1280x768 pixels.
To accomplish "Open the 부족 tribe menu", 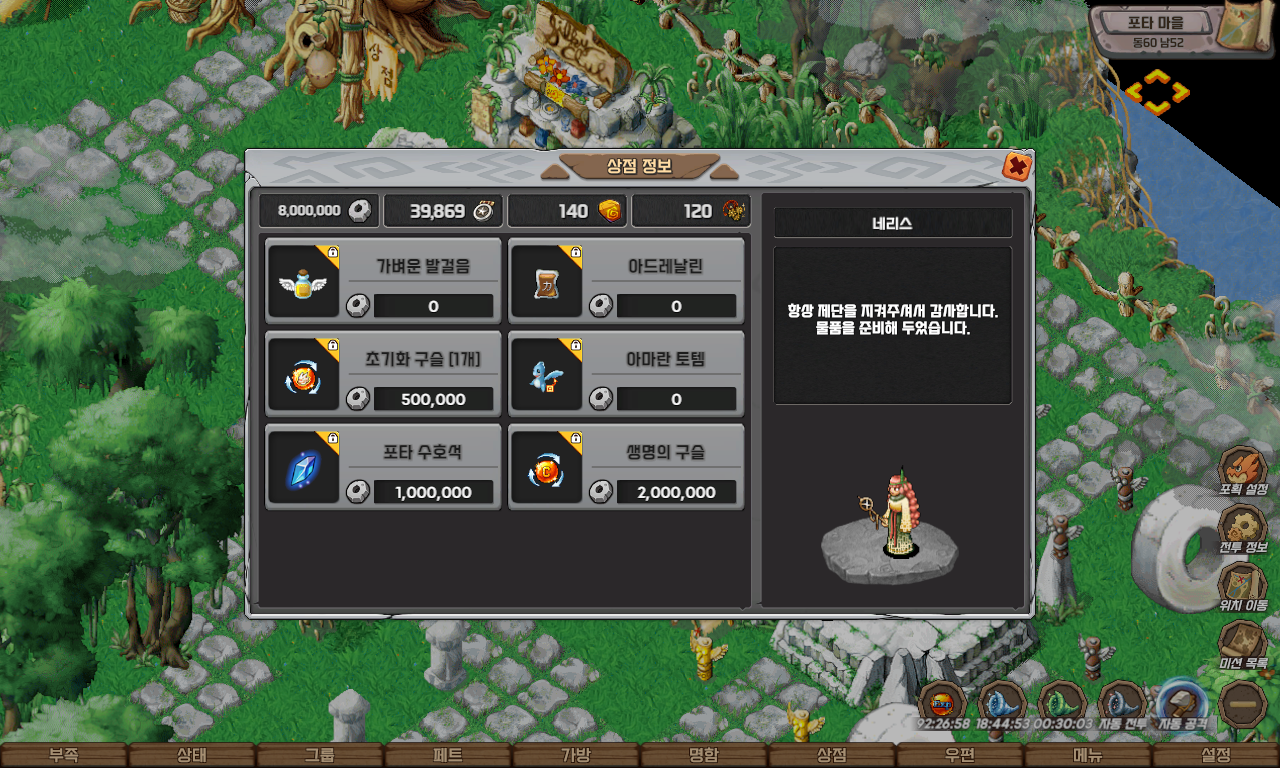I will point(64,756).
